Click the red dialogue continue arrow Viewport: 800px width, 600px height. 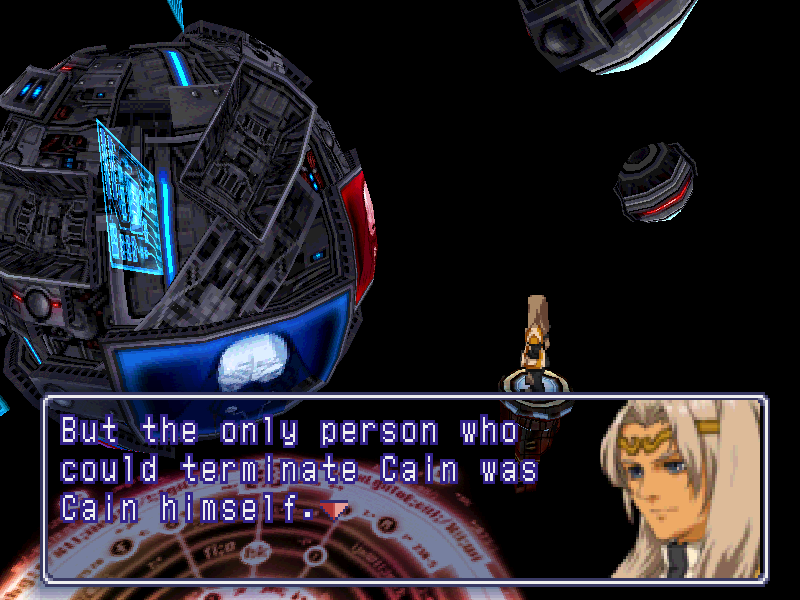coord(336,510)
